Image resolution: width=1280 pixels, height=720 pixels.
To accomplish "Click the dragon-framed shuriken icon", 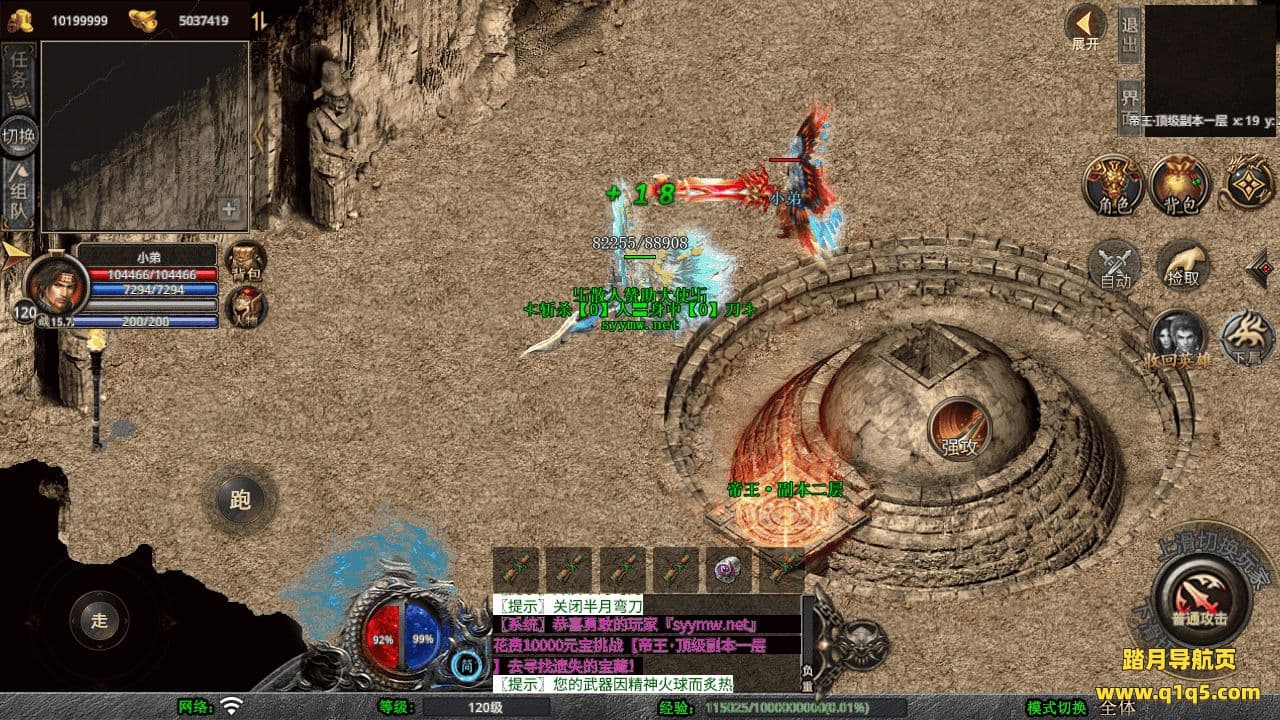I will [1249, 182].
